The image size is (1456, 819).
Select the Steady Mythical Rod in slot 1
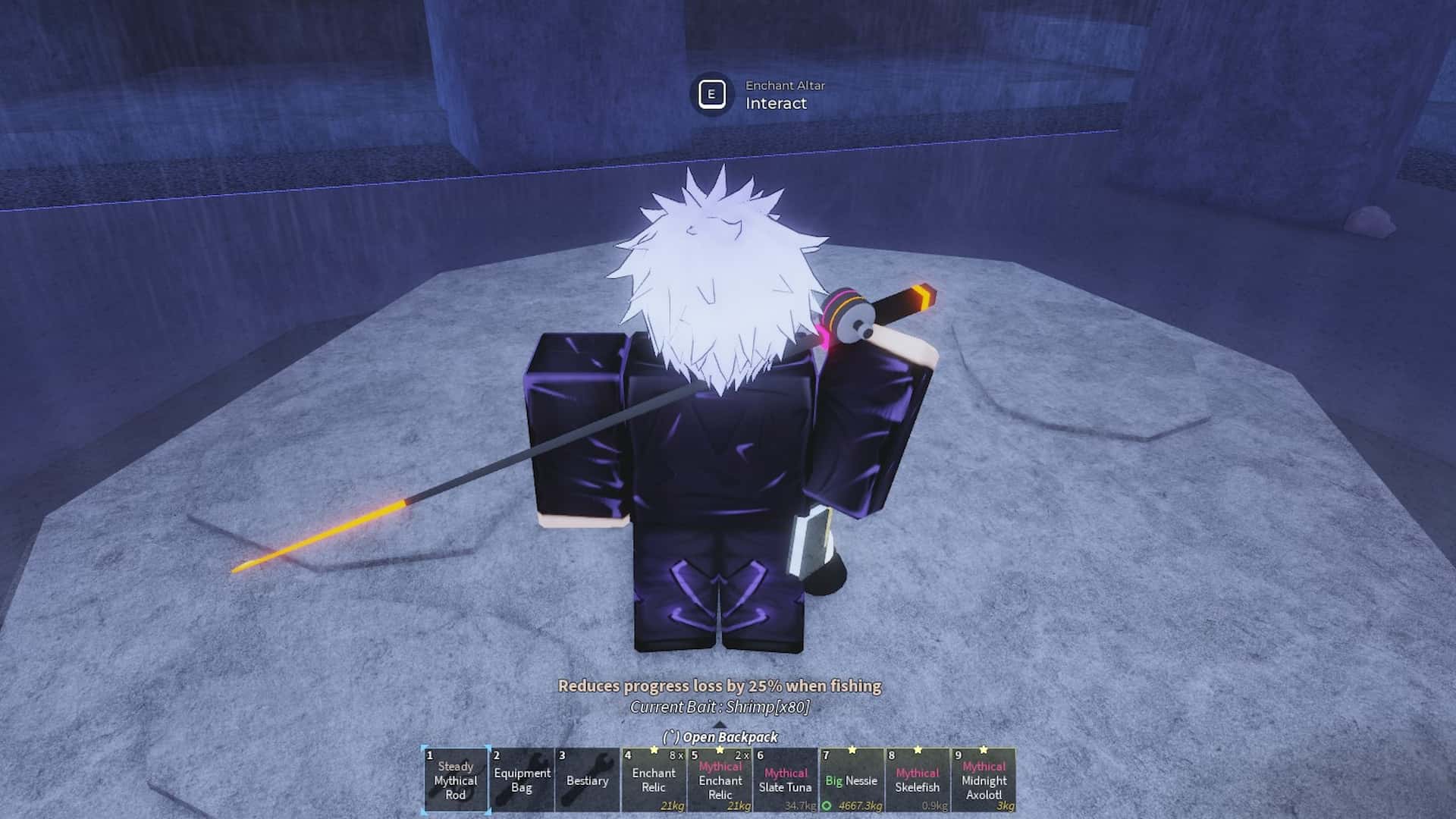(455, 781)
